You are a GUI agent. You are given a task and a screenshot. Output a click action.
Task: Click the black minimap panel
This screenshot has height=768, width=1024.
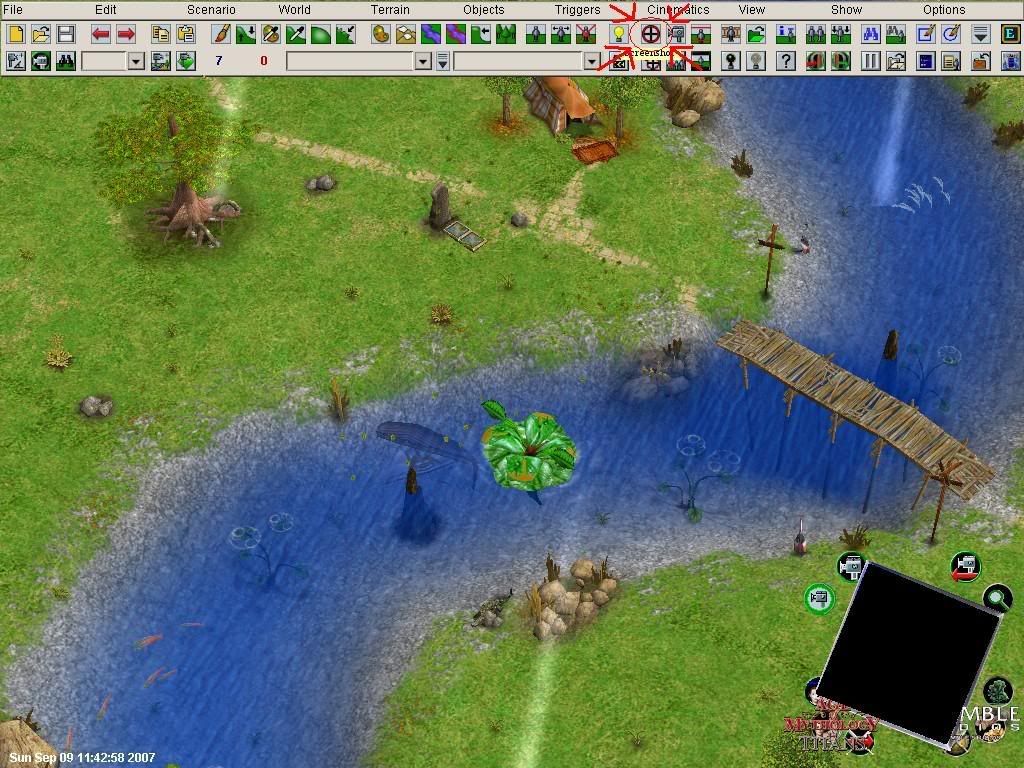908,650
